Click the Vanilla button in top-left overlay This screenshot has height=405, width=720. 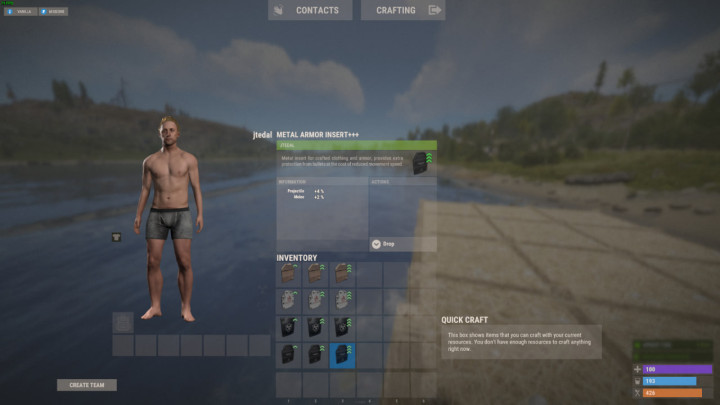point(21,12)
